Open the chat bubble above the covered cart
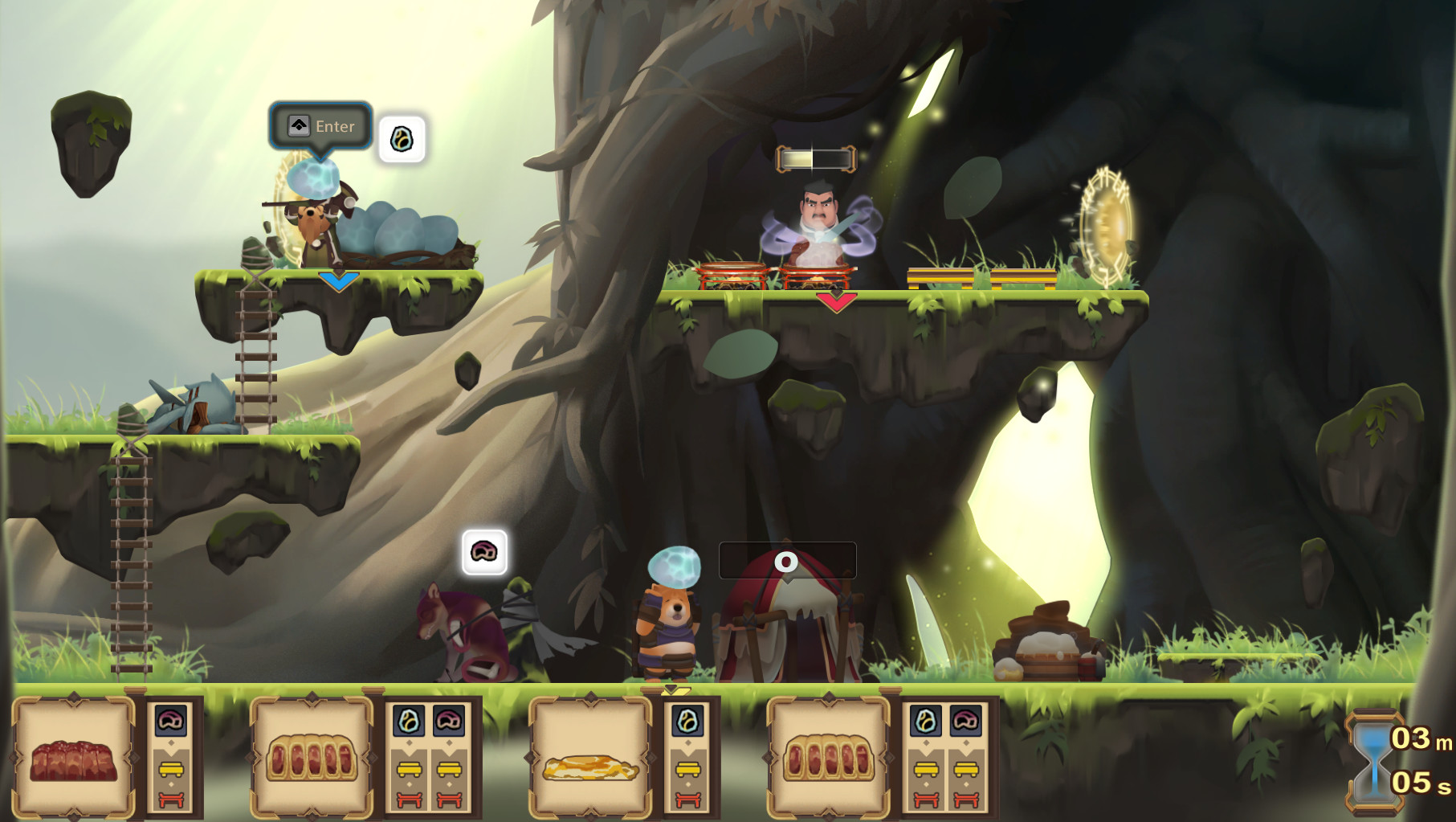1456x822 pixels. [787, 561]
